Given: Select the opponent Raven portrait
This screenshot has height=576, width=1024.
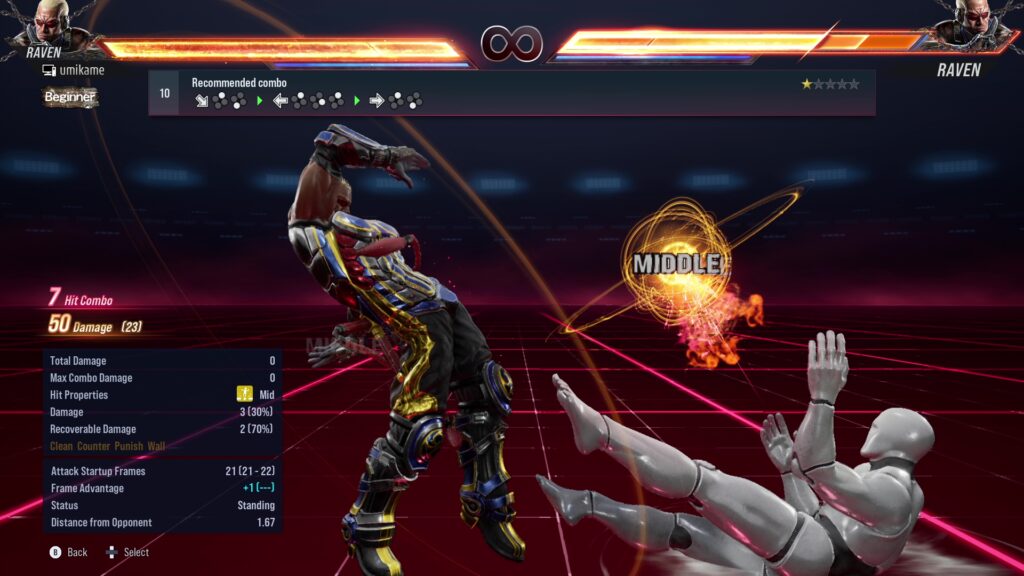Looking at the screenshot, I should coord(972,24).
